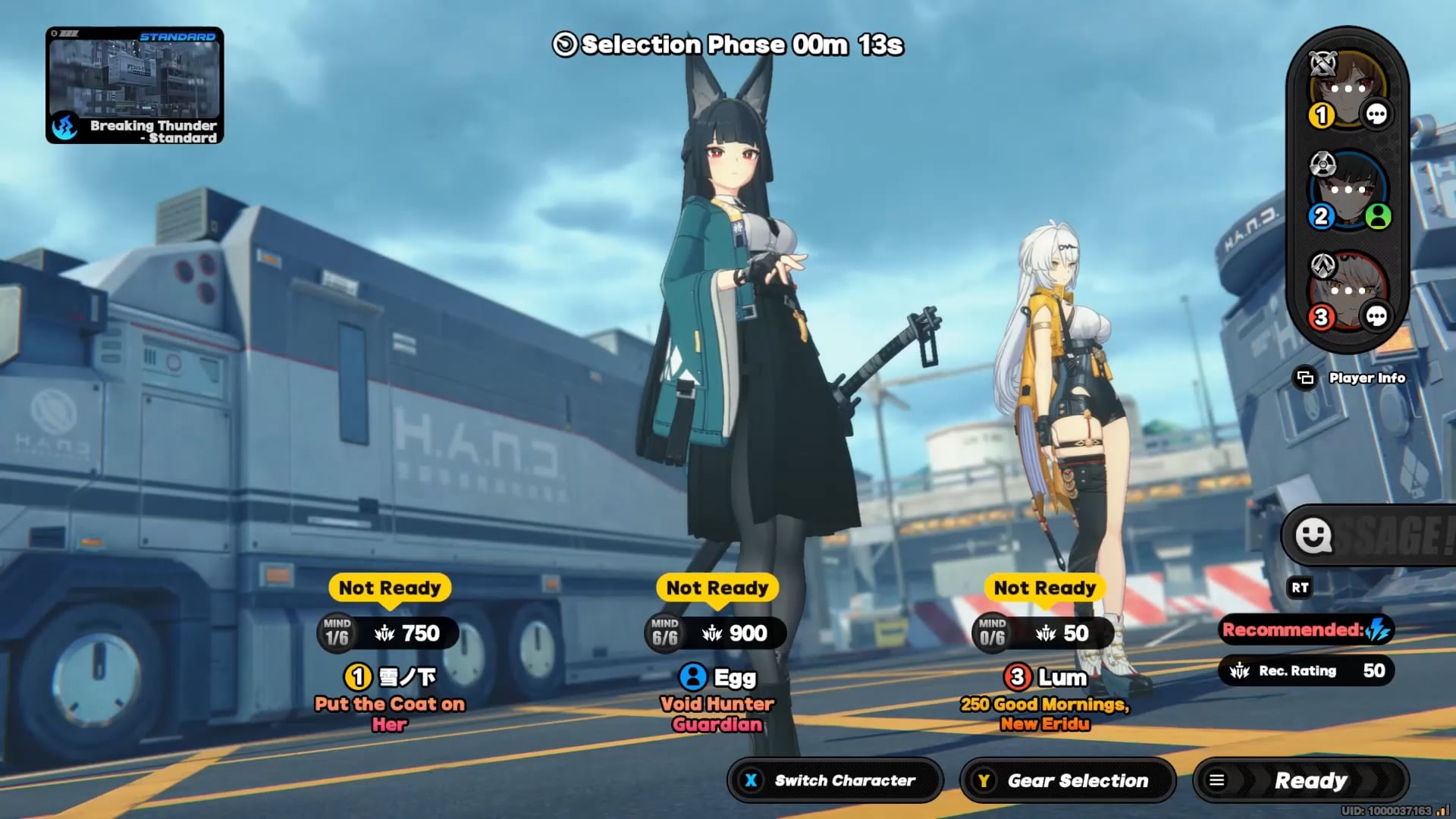Image resolution: width=1456 pixels, height=819 pixels.
Task: Choose Switch Character
Action: 834,780
